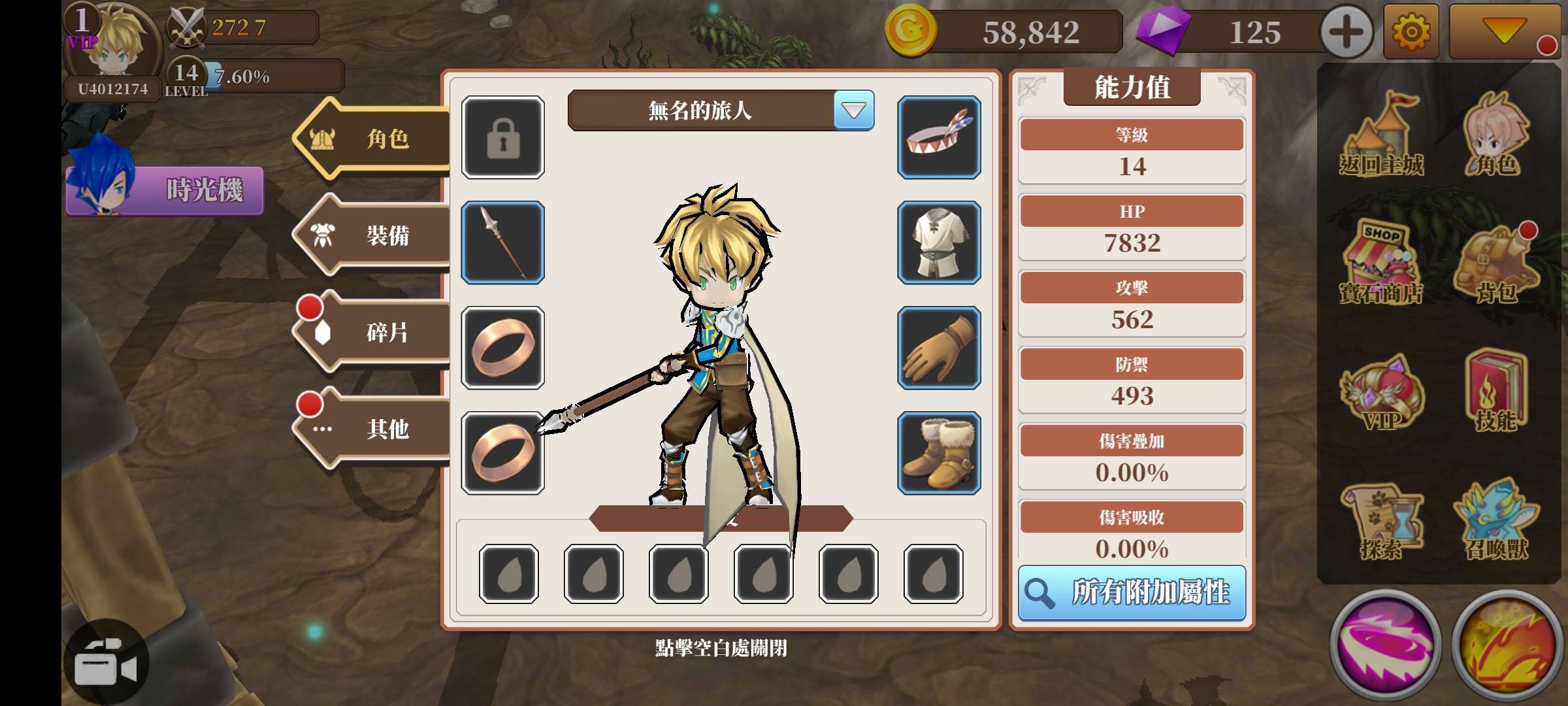The width and height of the screenshot is (1568, 706).
Task: Open the 技能 skills book
Action: [x=1496, y=392]
